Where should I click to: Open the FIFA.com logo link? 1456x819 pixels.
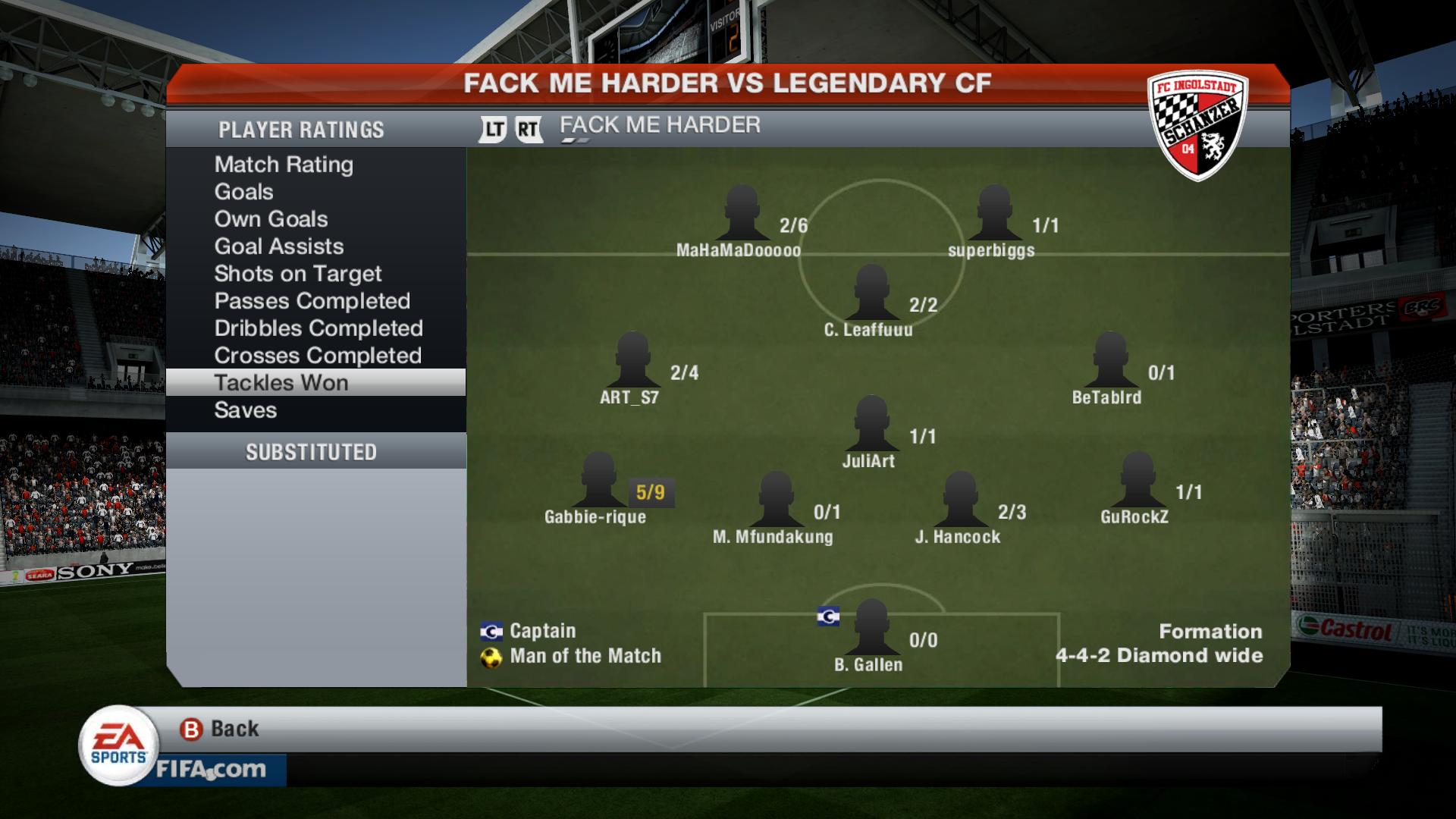211,770
